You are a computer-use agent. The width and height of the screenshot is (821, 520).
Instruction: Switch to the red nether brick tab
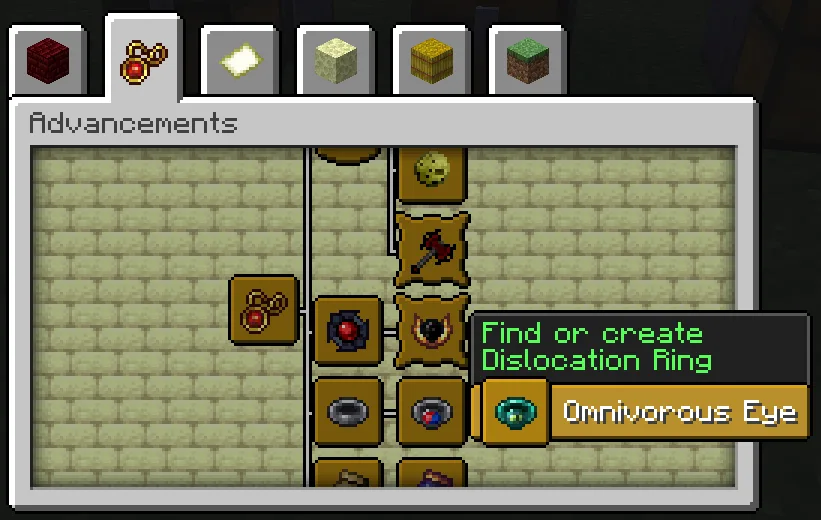[x=47, y=62]
